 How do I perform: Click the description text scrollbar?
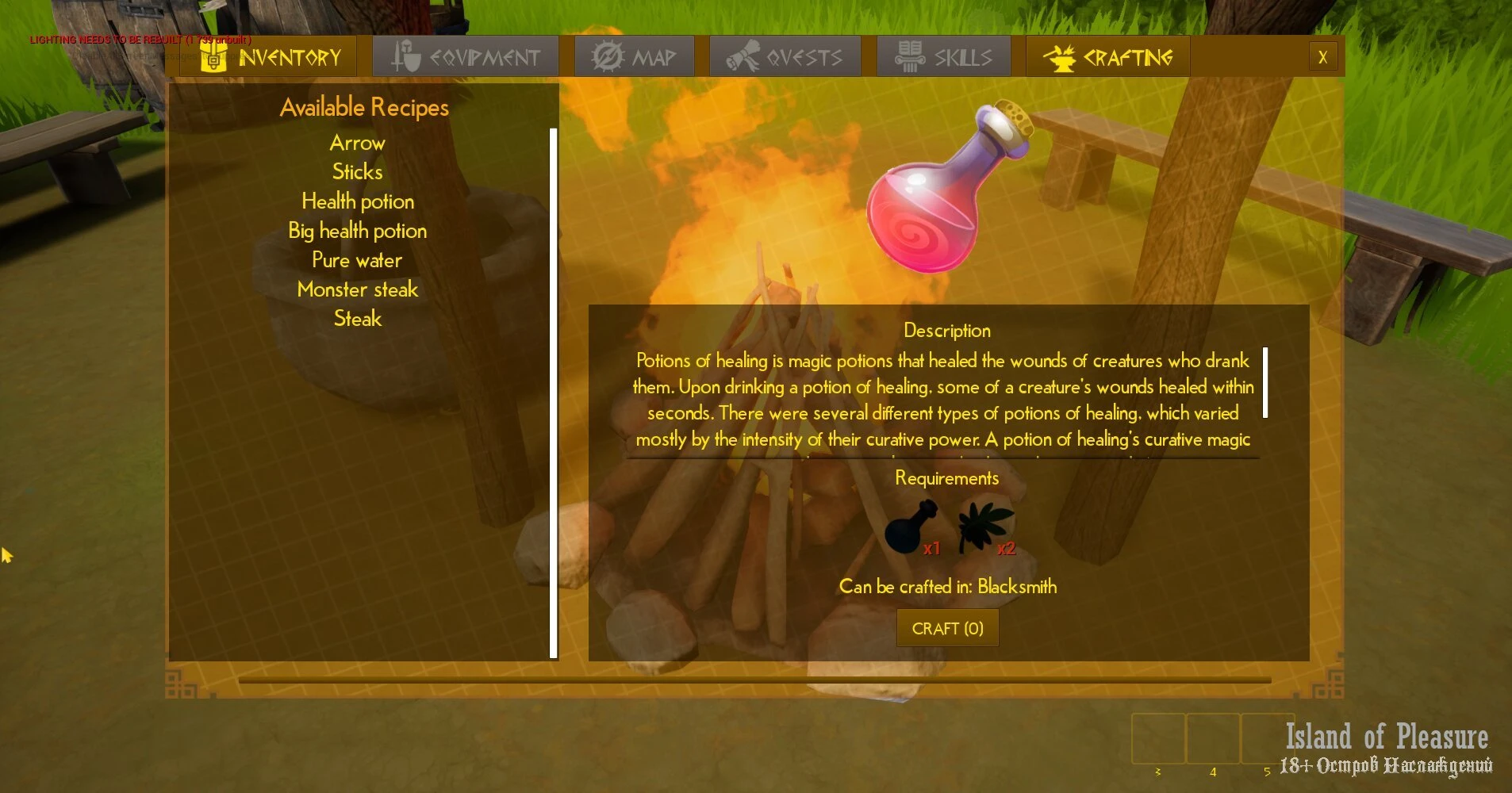[1265, 382]
